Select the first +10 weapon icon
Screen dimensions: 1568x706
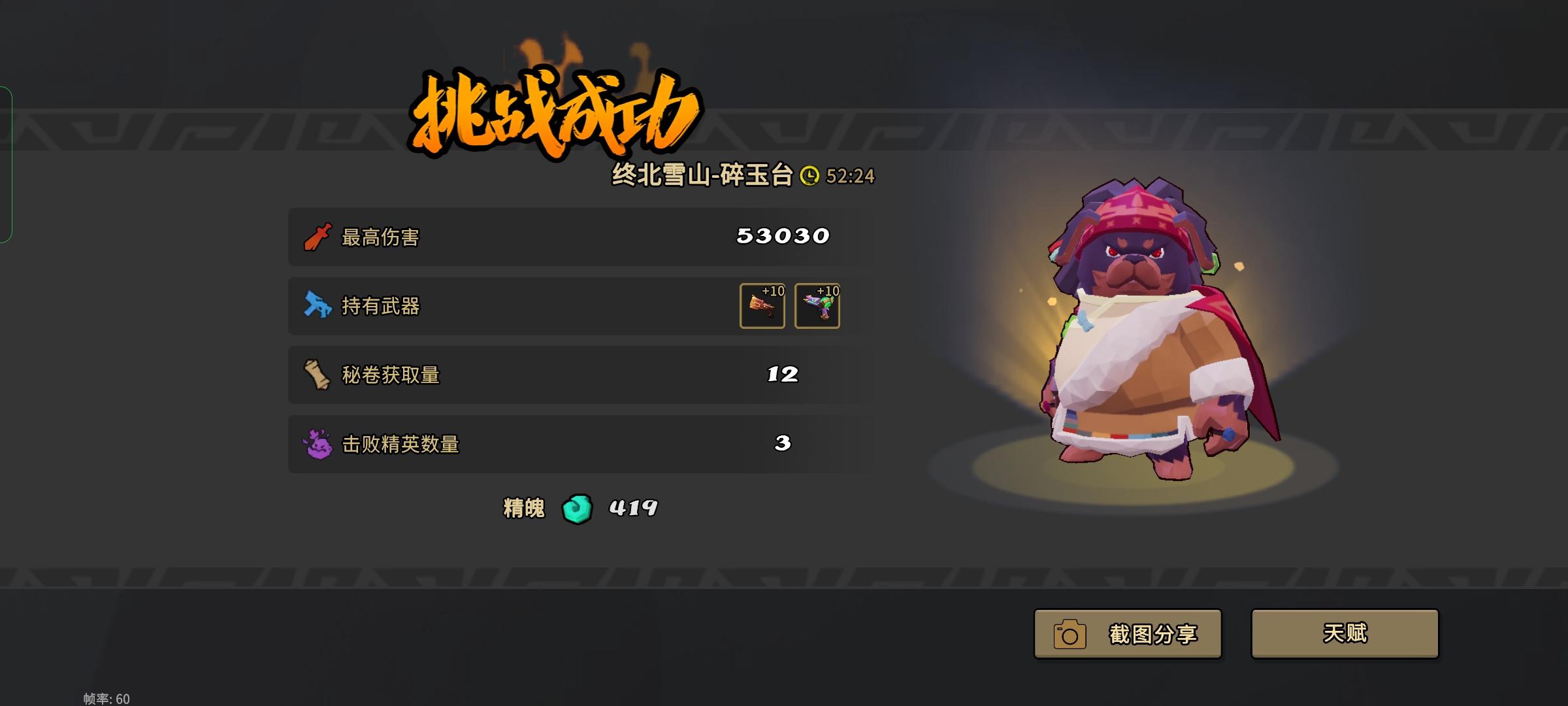click(x=762, y=305)
